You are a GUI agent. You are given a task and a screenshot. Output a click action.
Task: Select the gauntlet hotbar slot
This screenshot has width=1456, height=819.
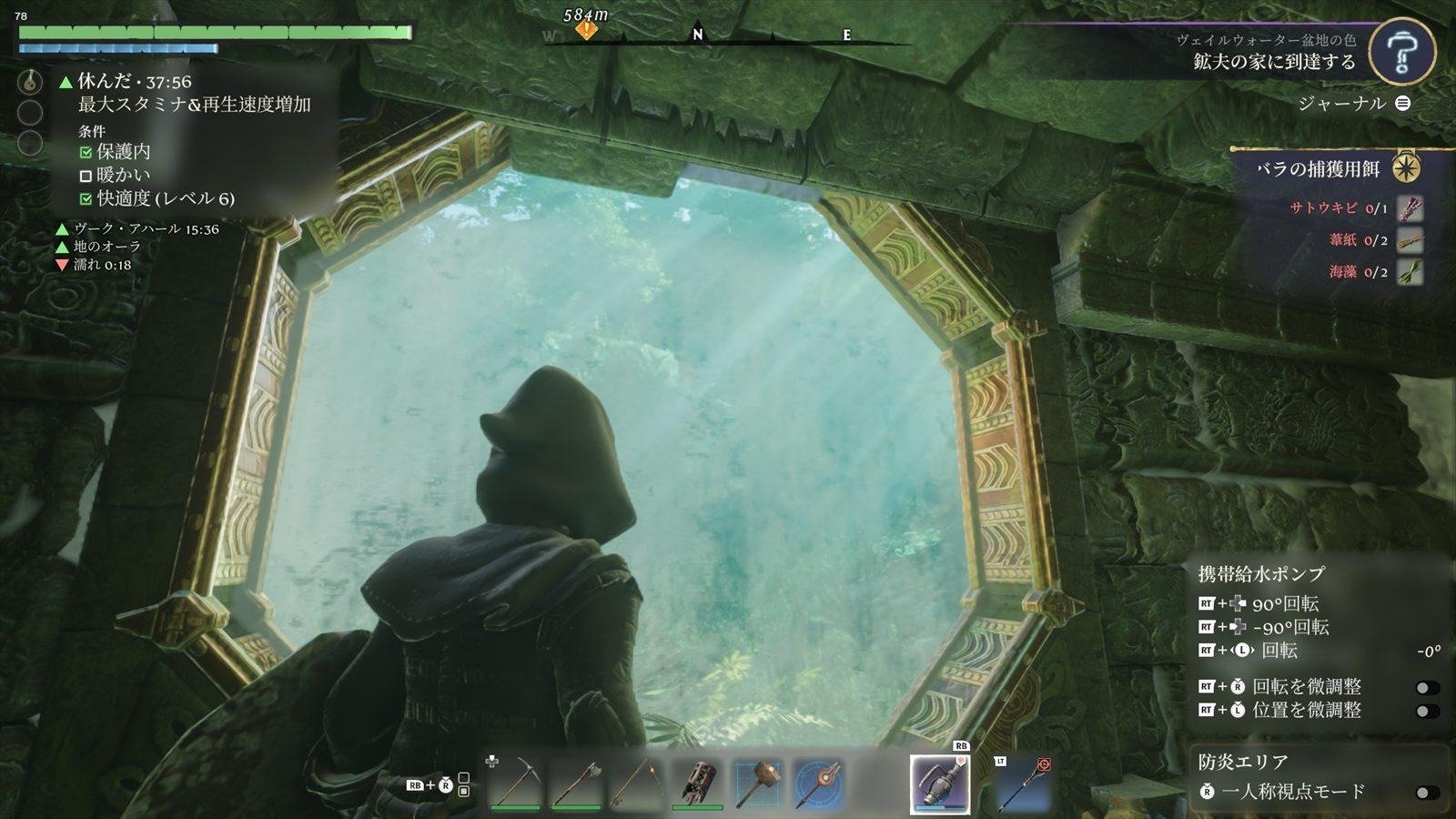[x=698, y=782]
